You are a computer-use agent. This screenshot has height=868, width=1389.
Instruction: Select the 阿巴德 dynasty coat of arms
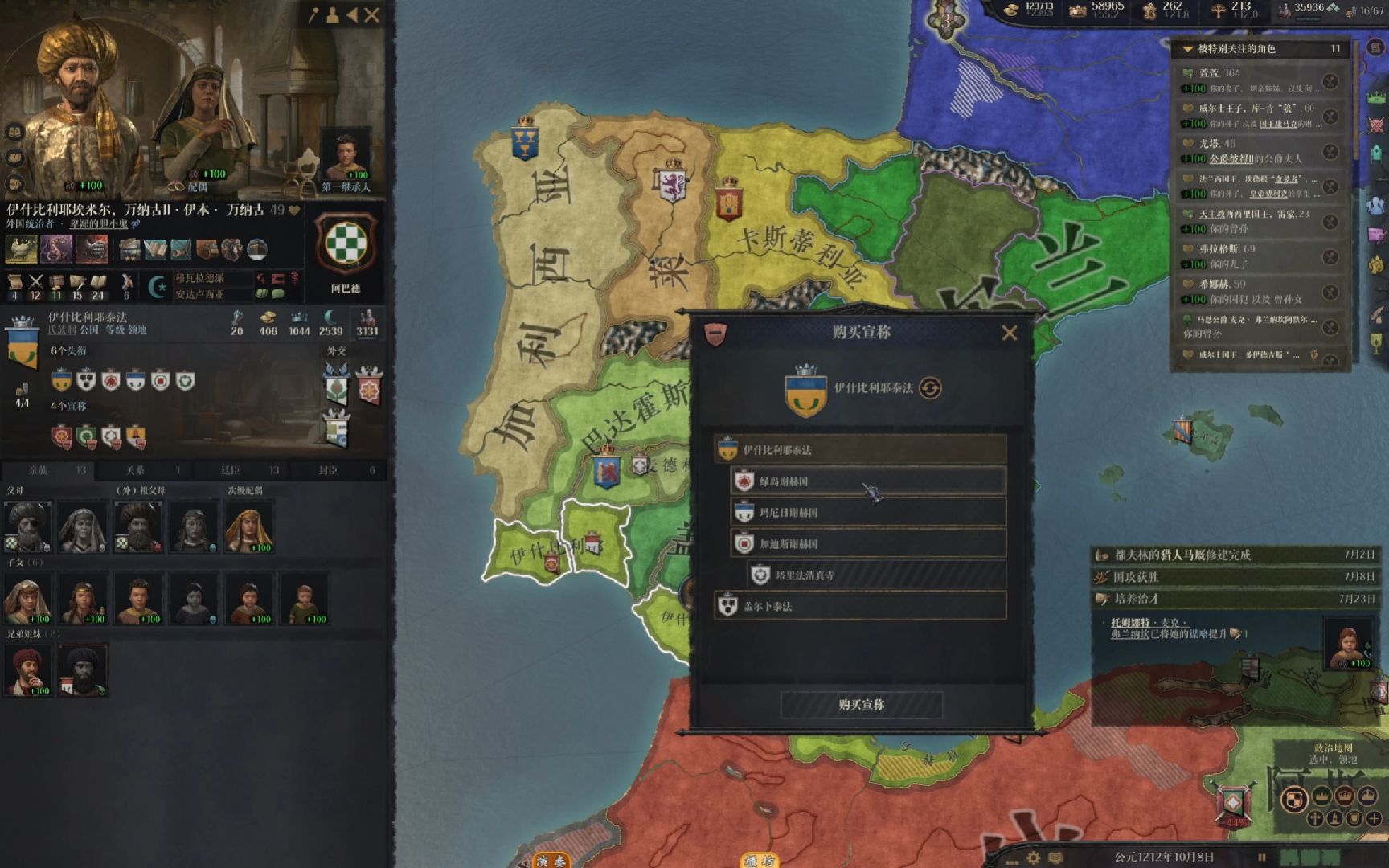click(x=346, y=245)
